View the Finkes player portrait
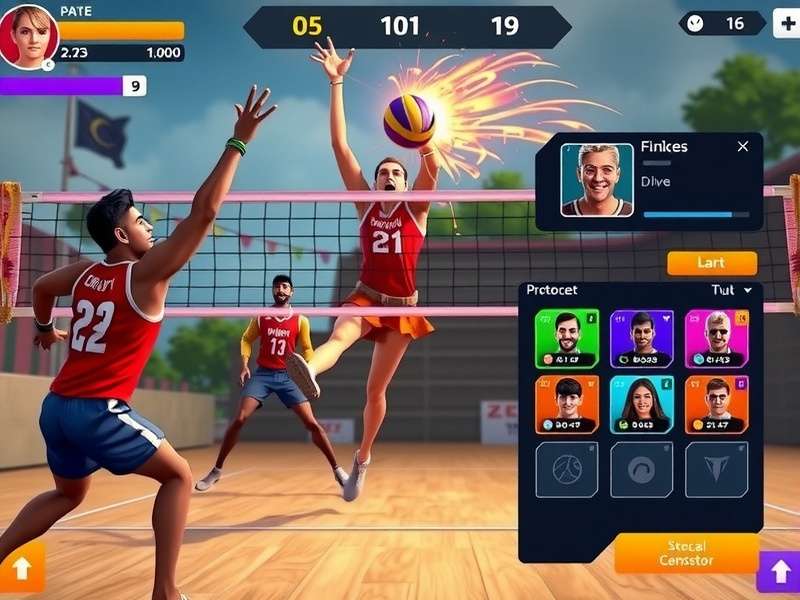Screen dimensions: 800x600 pos(597,180)
